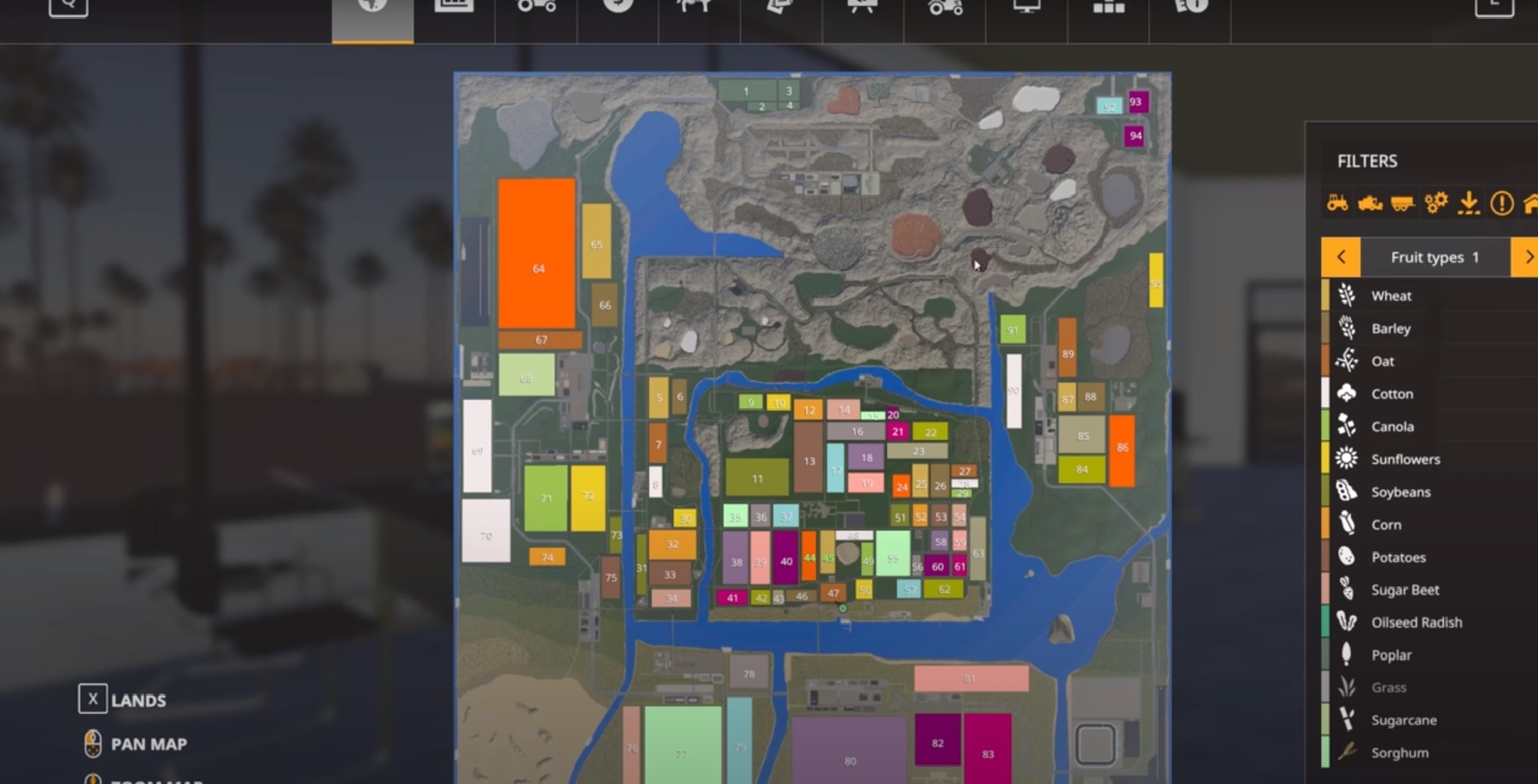1538x784 pixels.
Task: Open the world map tab in top toolbar
Action: click(371, 9)
